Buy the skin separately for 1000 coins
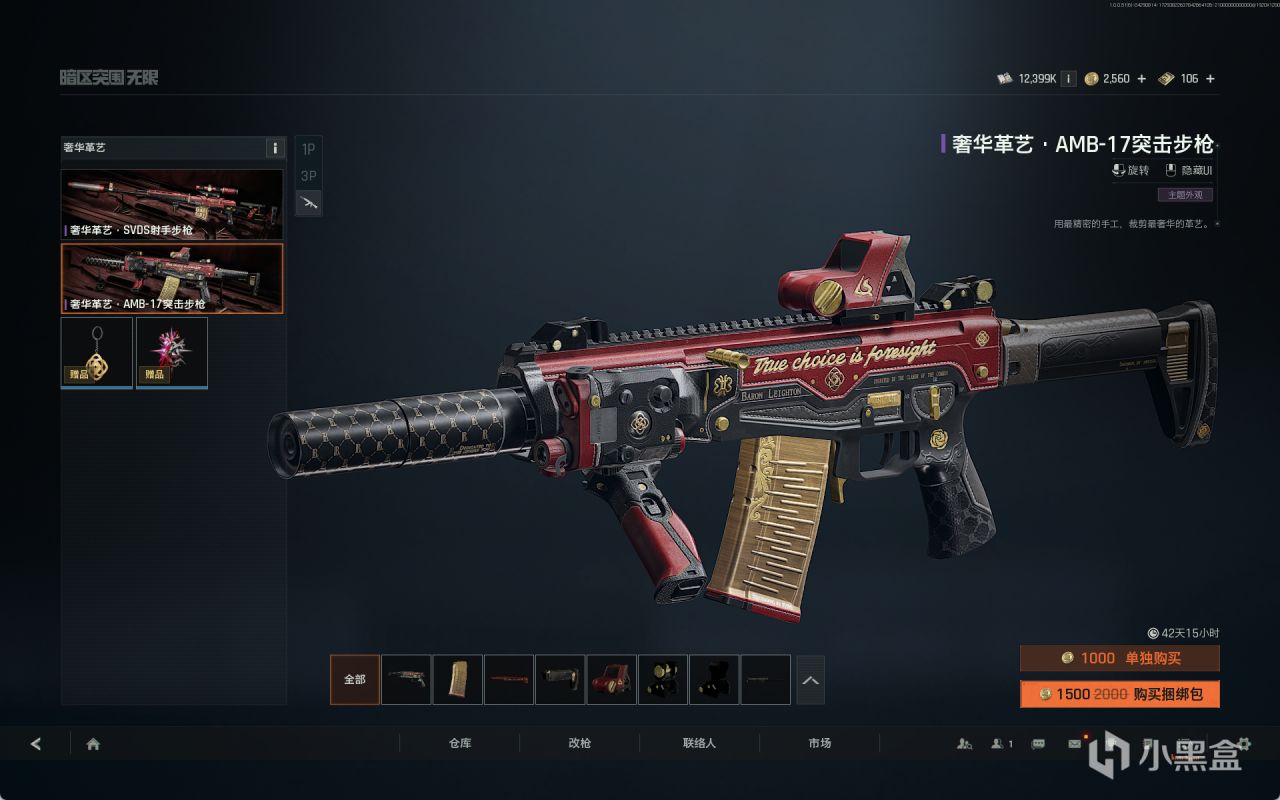The width and height of the screenshot is (1280, 800). (1119, 658)
